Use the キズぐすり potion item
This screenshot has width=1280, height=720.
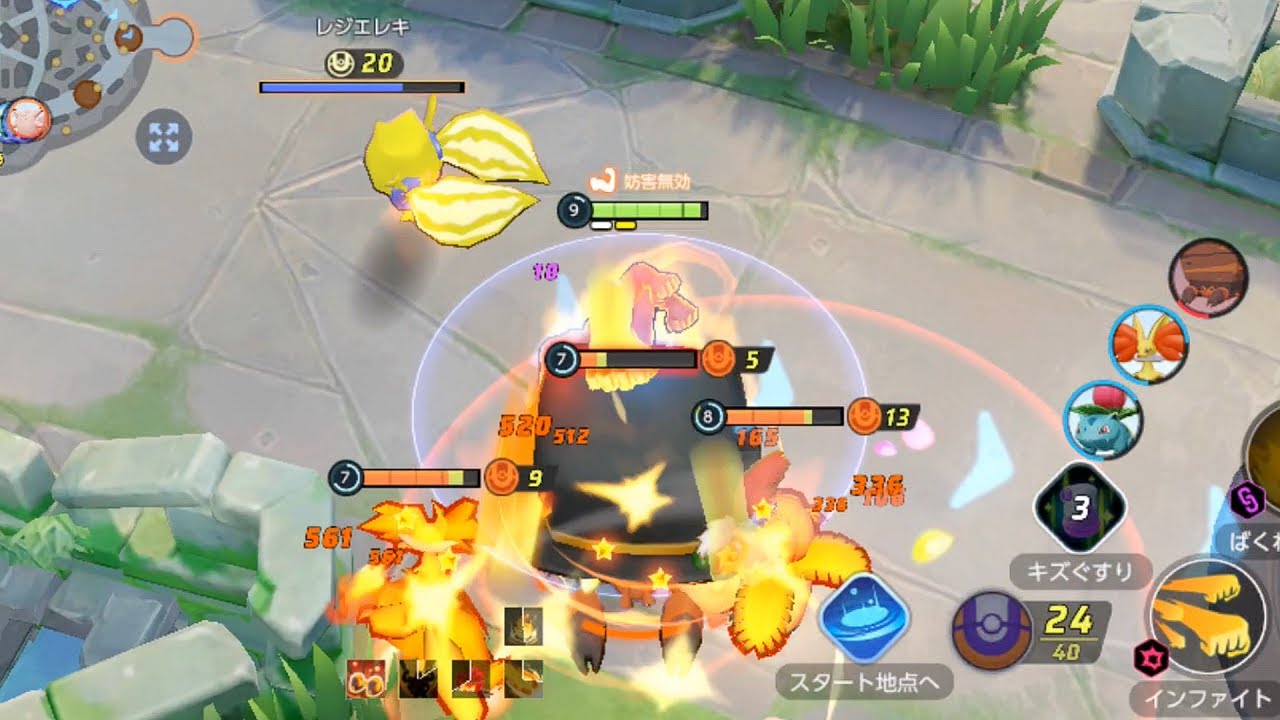click(1079, 510)
